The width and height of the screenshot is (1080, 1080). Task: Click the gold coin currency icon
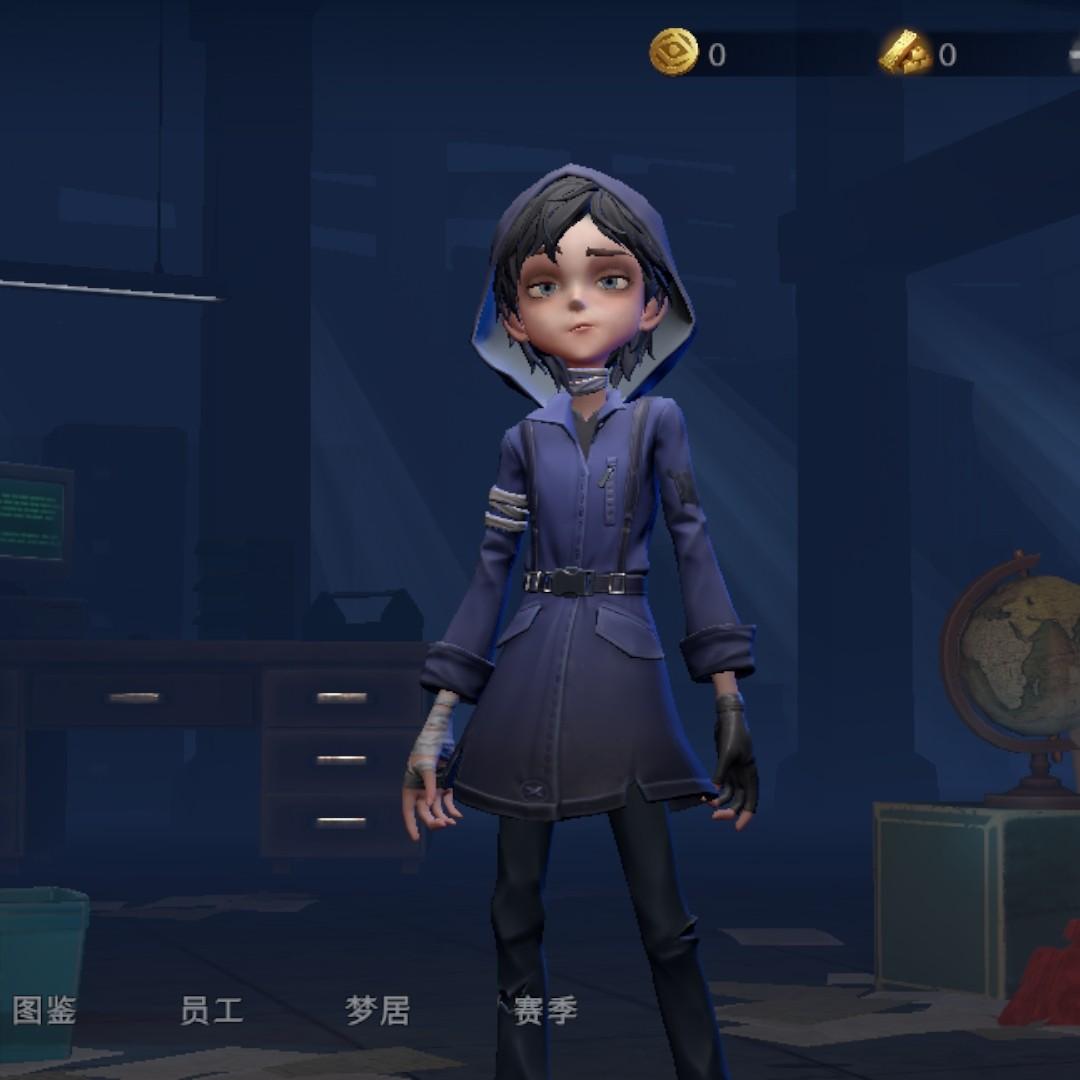(x=673, y=52)
